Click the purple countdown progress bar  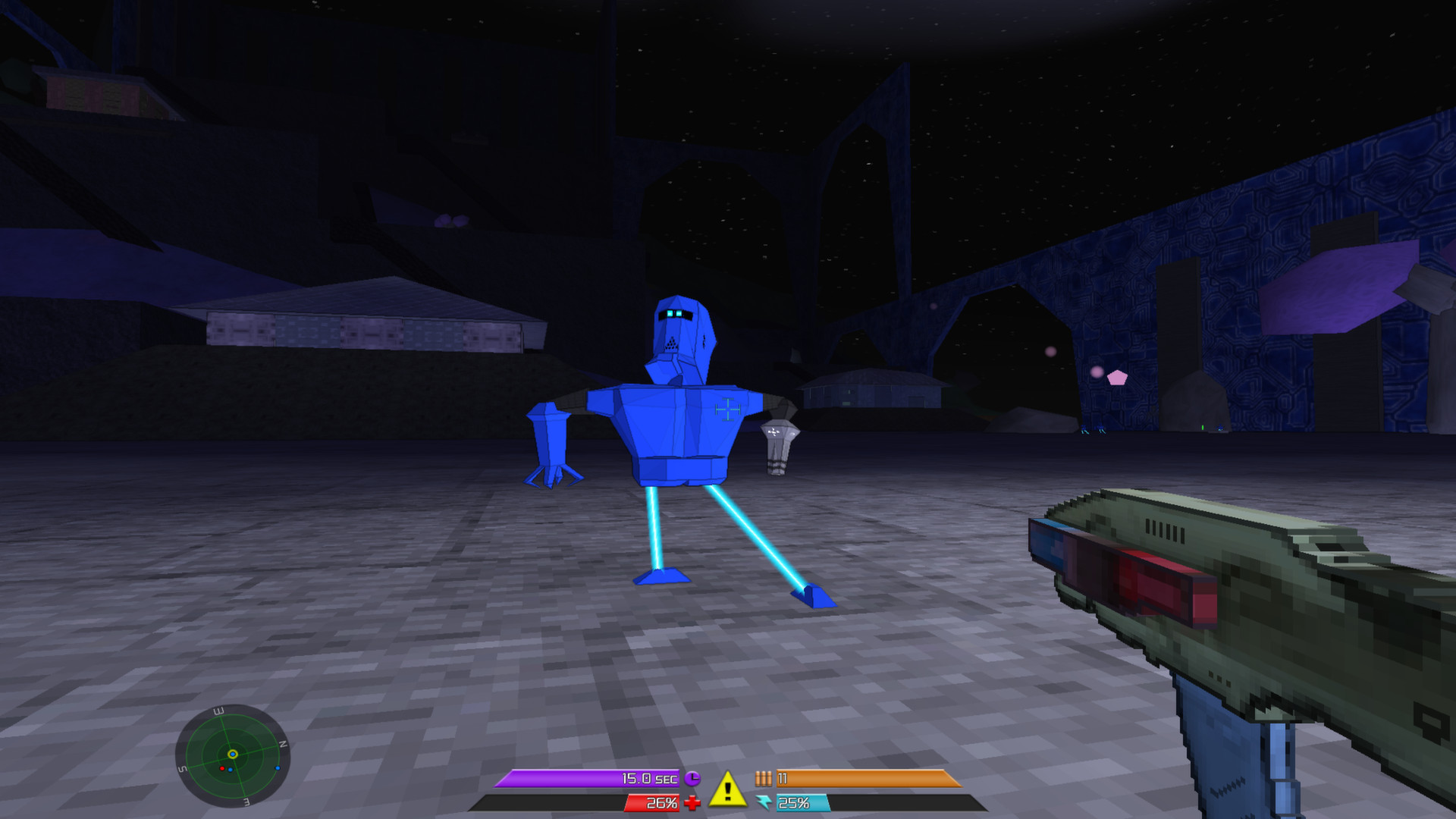point(569,778)
